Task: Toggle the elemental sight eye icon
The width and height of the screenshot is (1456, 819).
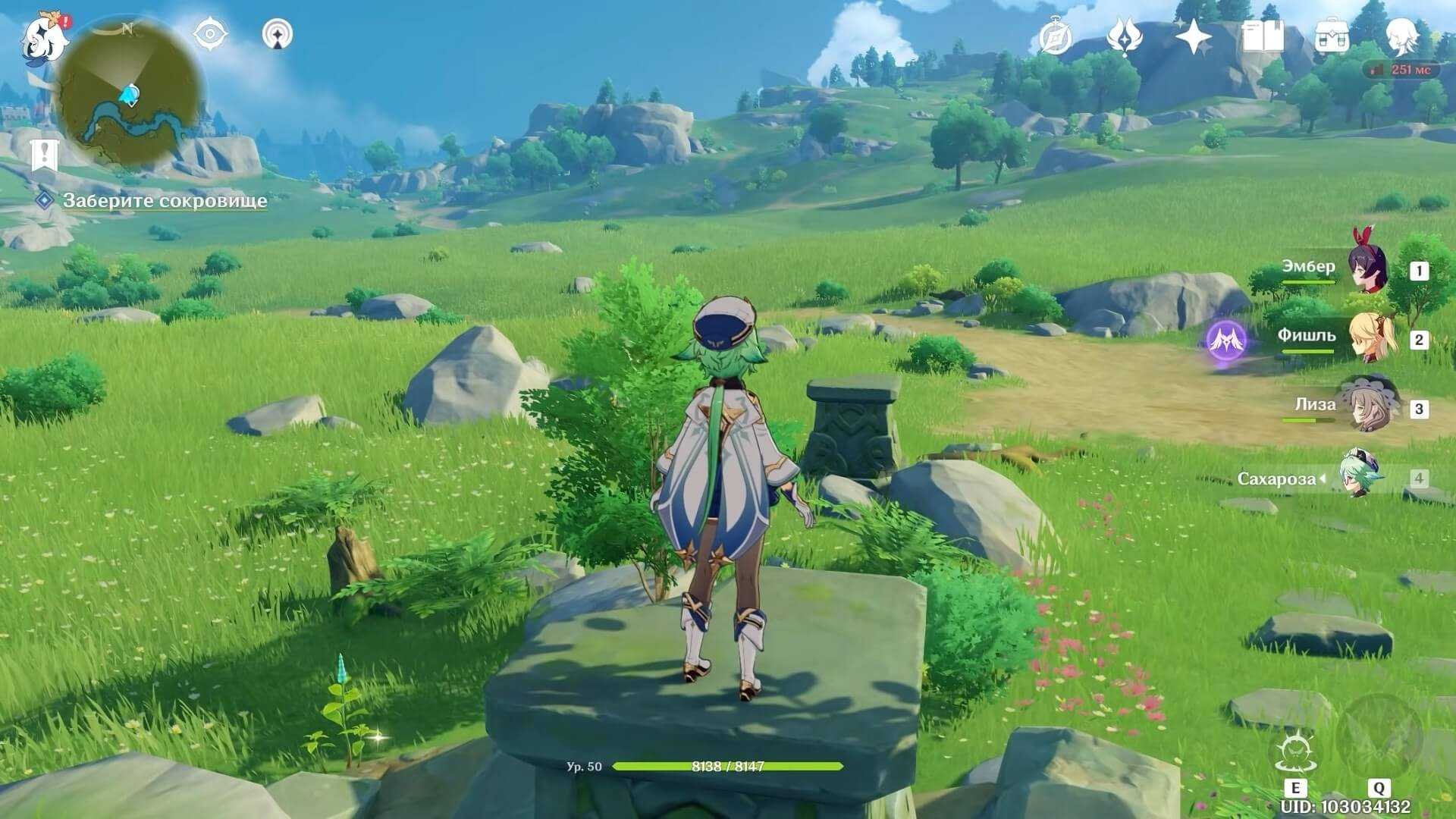Action: pos(210,35)
